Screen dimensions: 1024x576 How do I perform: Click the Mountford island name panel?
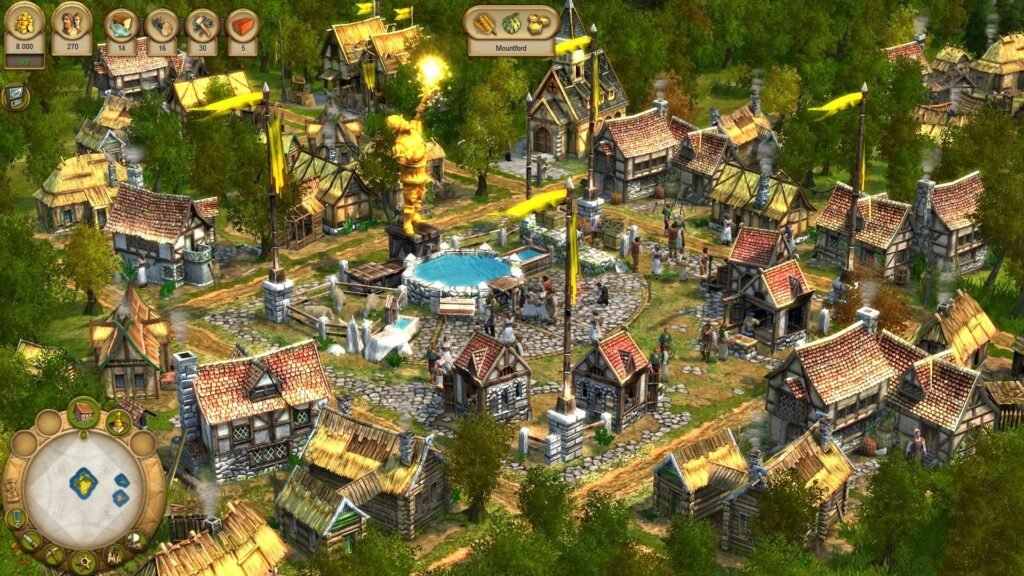point(511,46)
